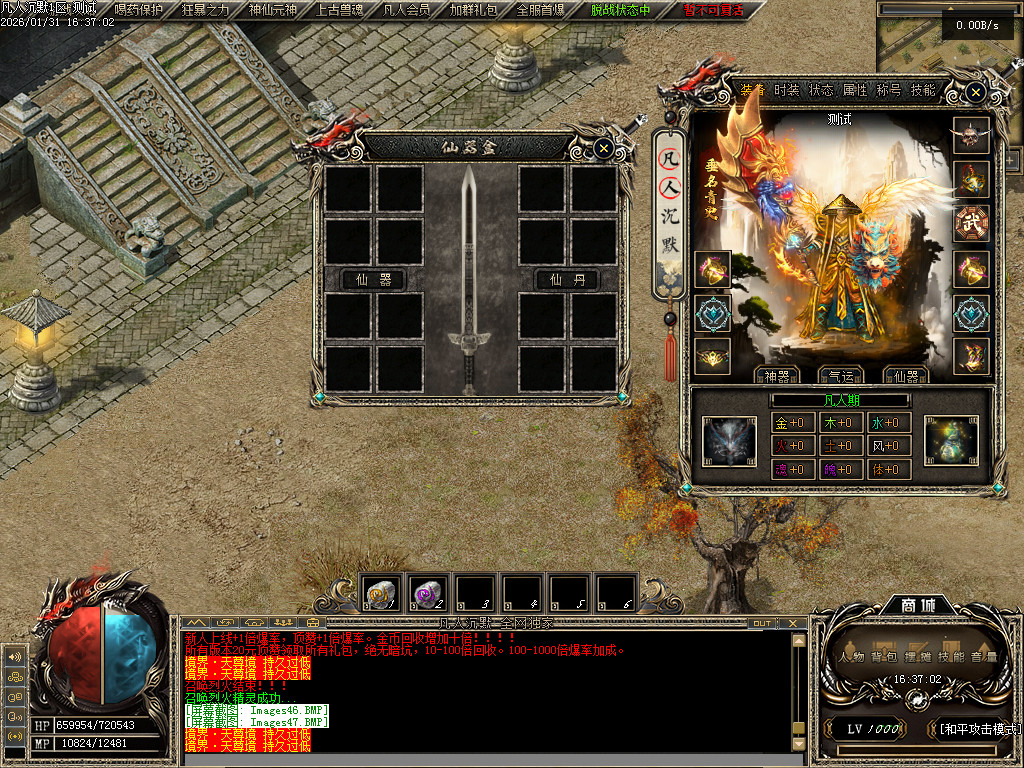Viewport: 1024px width, 768px height.
Task: Open the 背包 bag
Action: pyautogui.click(x=882, y=657)
